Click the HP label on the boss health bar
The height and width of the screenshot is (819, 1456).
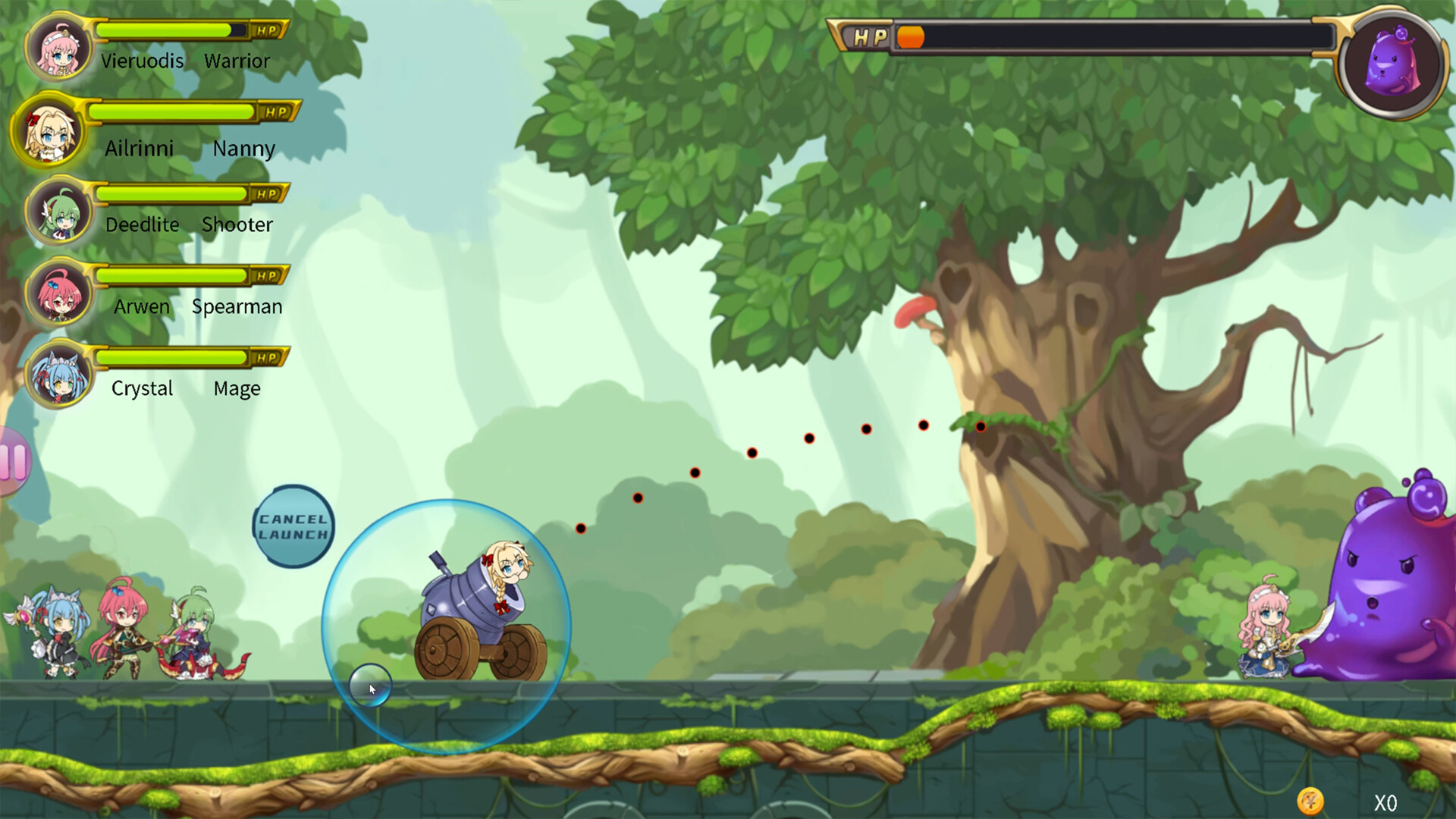pos(871,35)
